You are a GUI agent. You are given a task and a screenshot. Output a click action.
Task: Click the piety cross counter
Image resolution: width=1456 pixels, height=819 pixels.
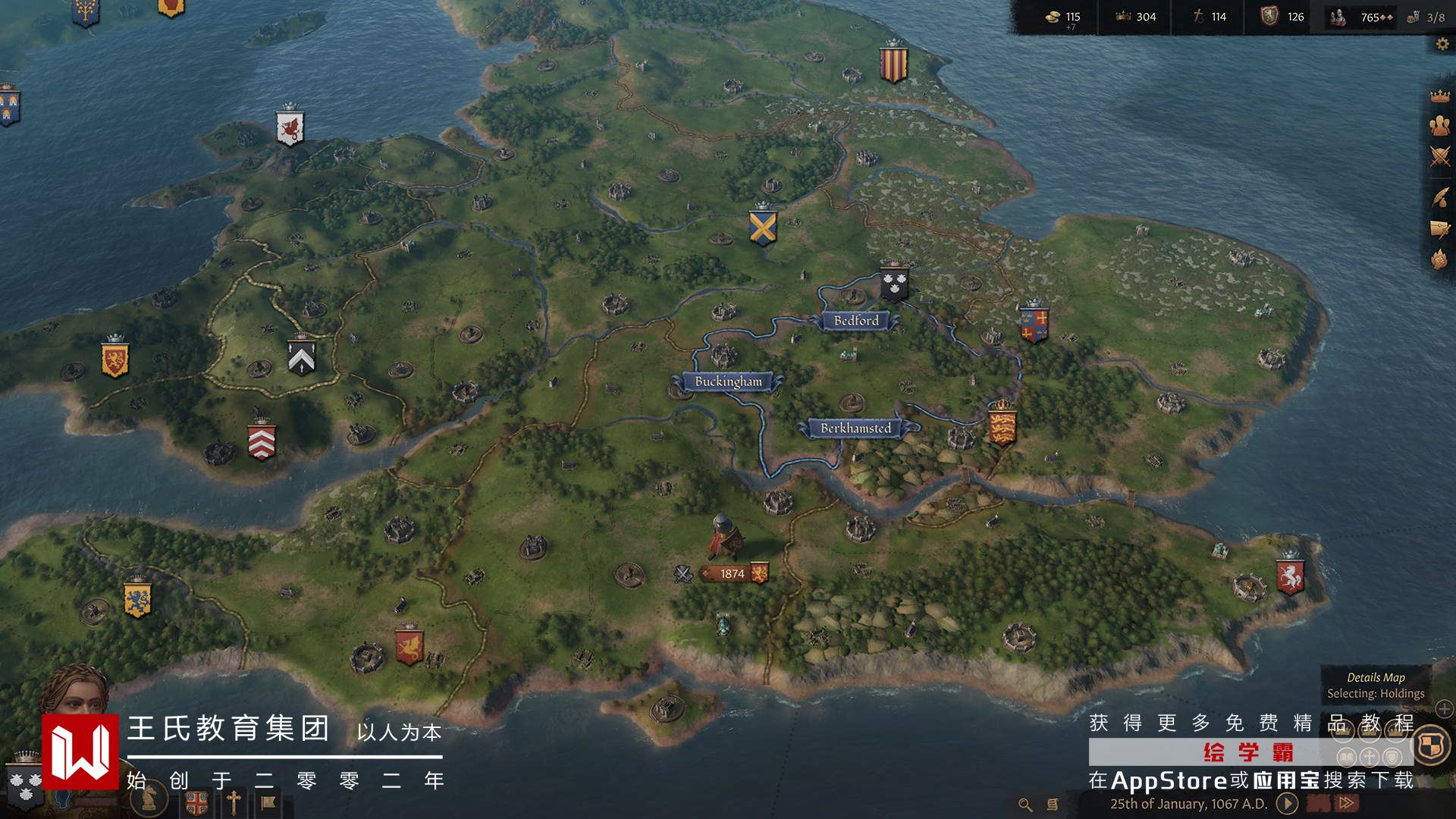point(1209,17)
